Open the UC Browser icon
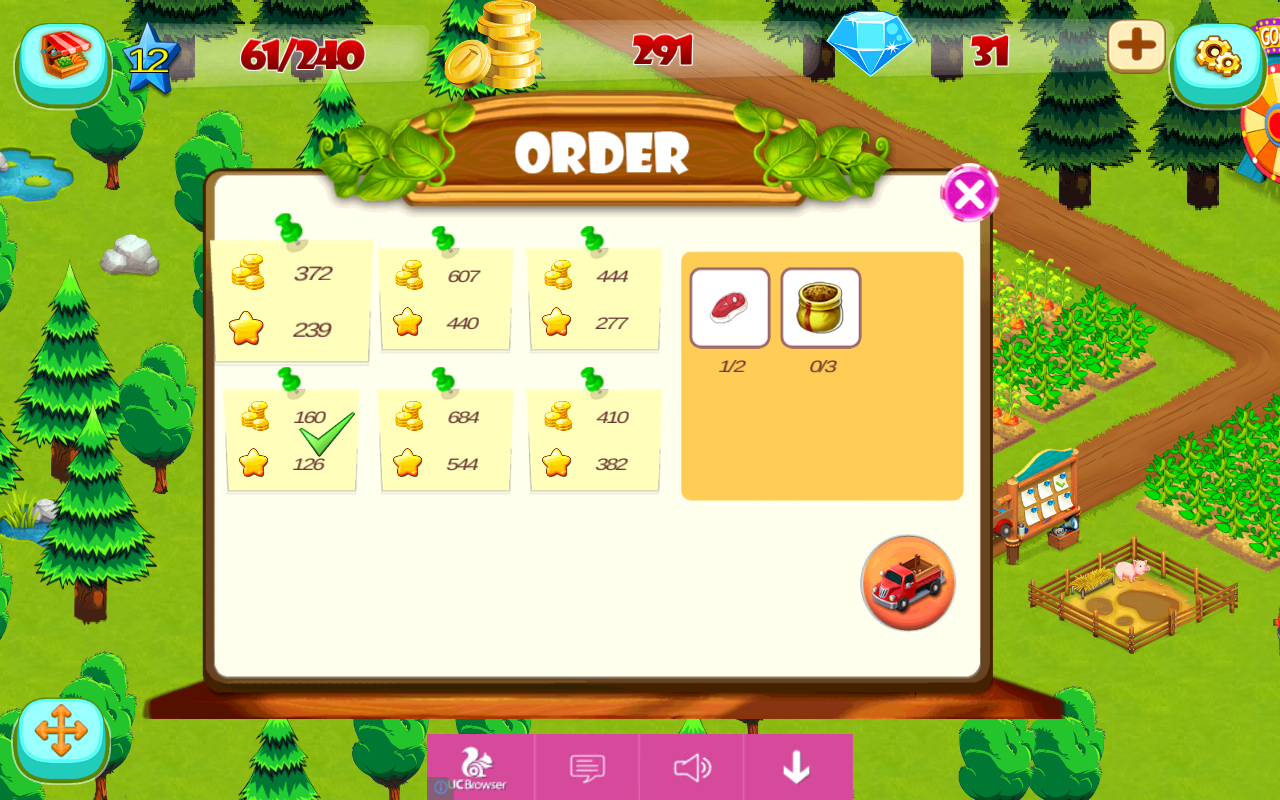 [x=477, y=765]
